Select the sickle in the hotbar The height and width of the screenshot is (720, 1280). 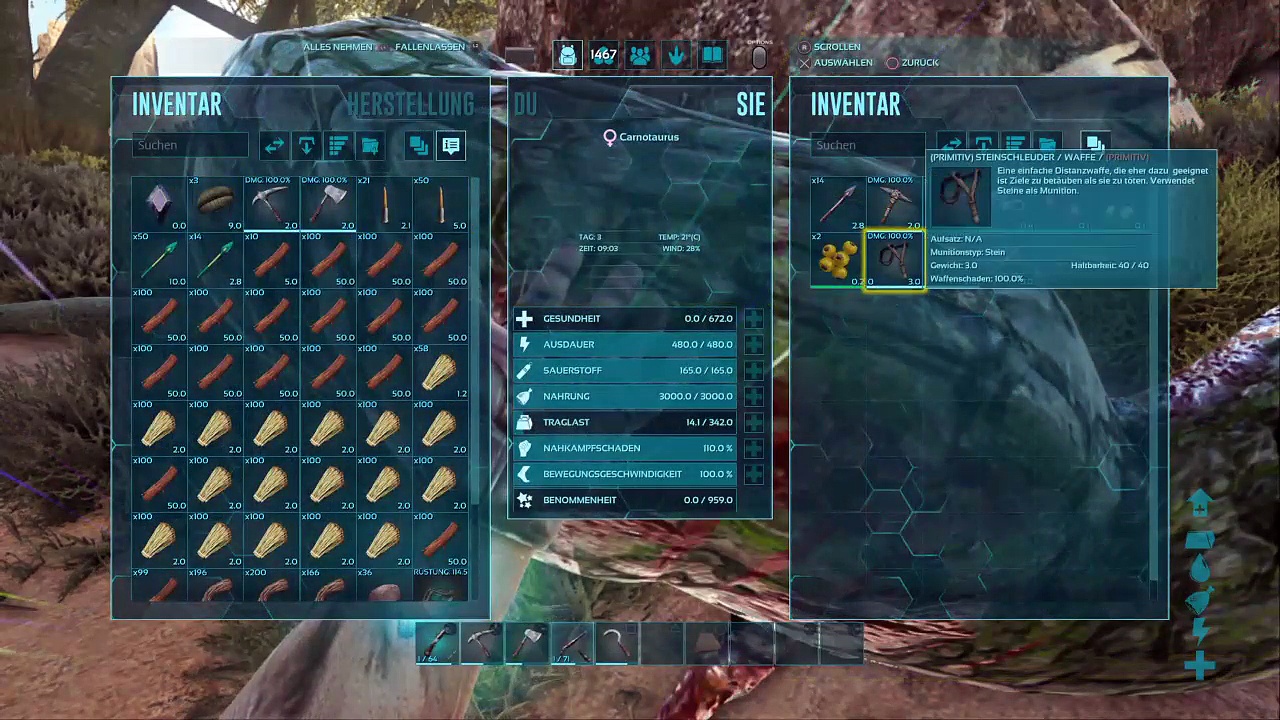tap(617, 643)
